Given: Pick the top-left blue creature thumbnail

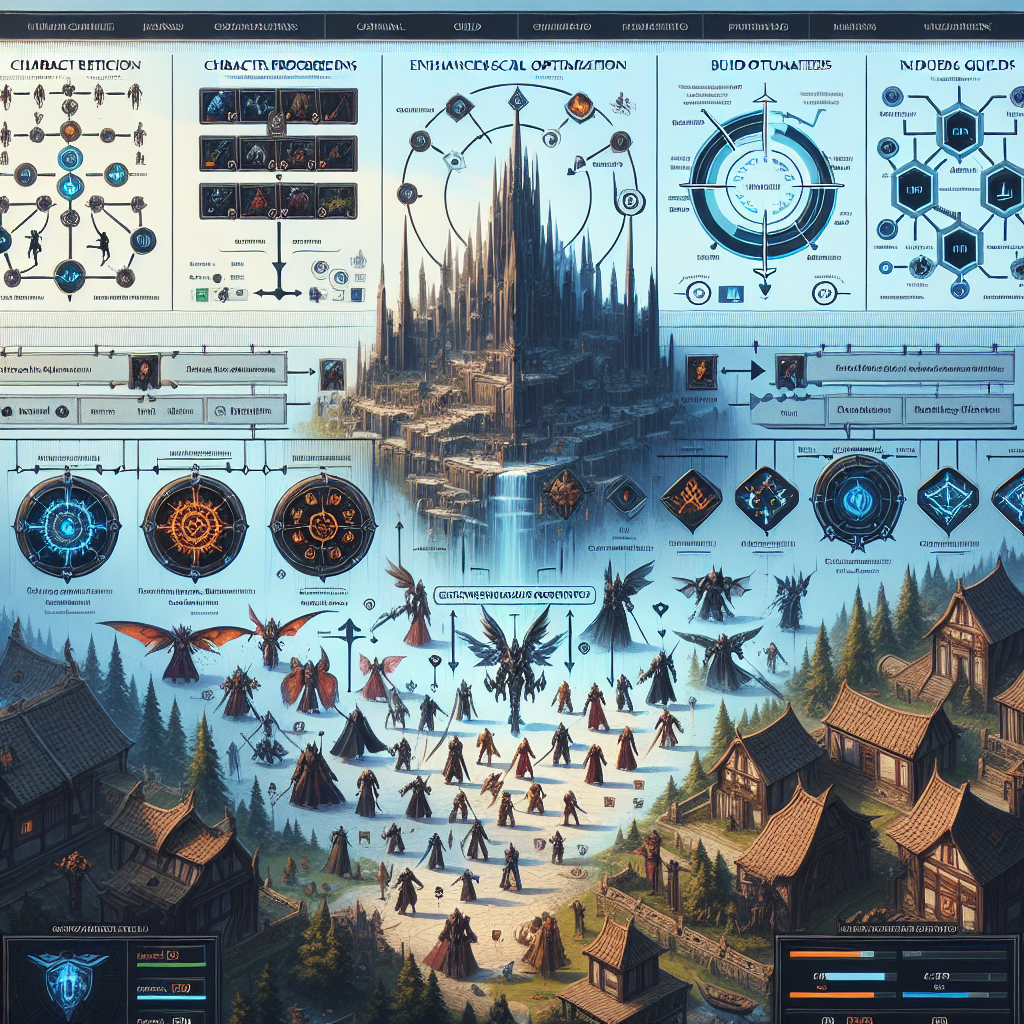Looking at the screenshot, I should [219, 105].
